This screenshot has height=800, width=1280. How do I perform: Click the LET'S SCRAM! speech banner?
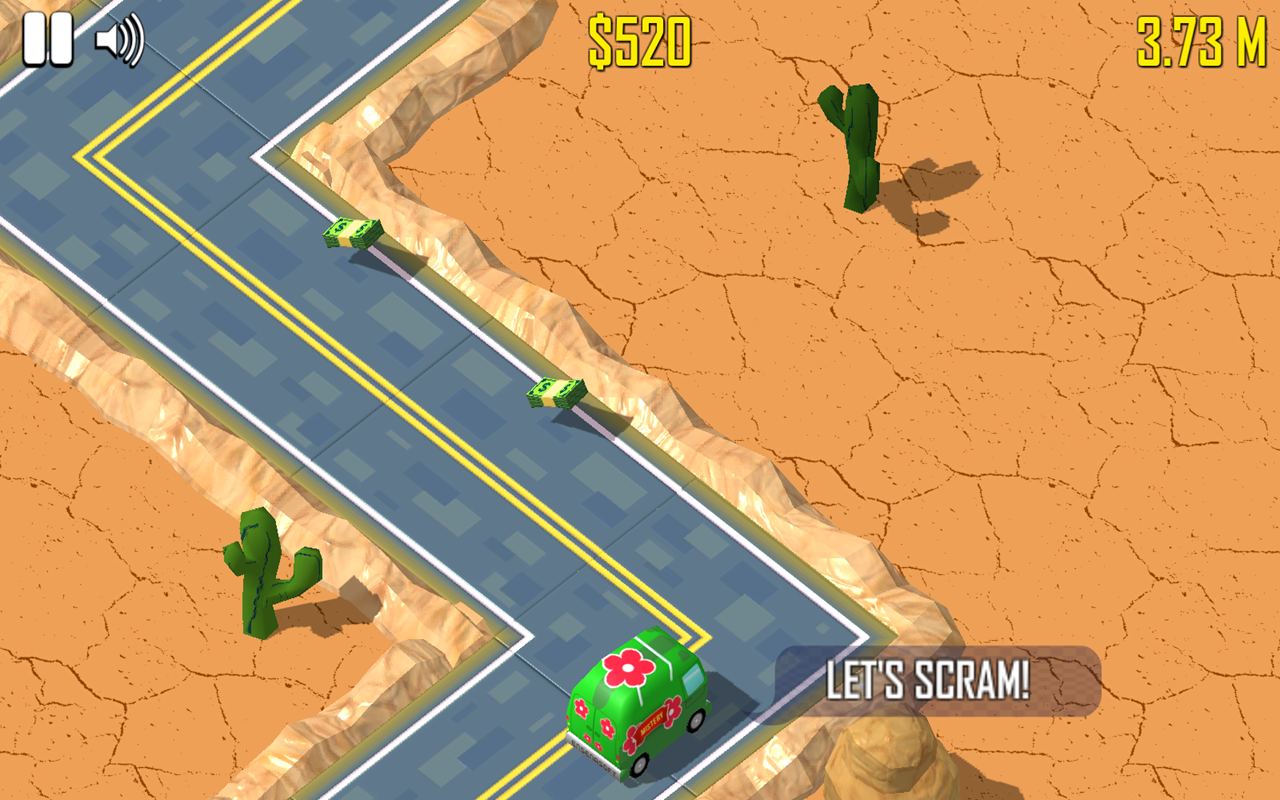coord(930,678)
